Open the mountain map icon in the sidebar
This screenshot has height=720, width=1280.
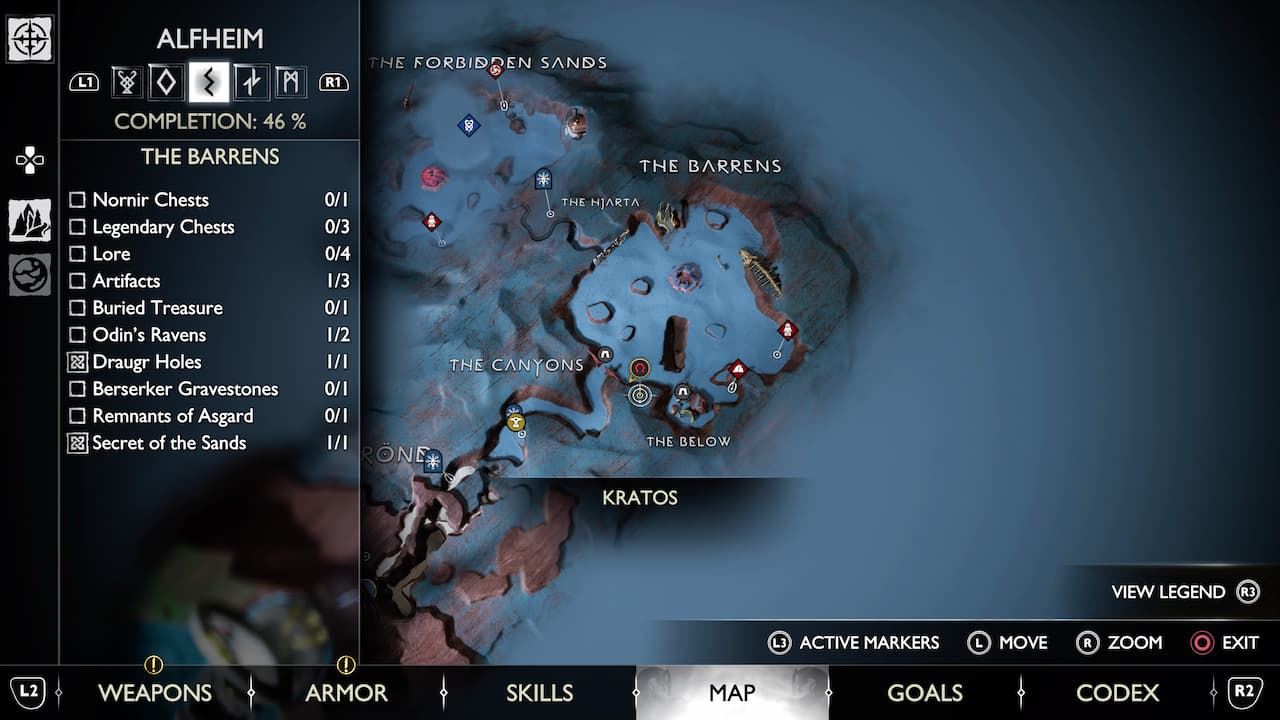click(x=30, y=220)
